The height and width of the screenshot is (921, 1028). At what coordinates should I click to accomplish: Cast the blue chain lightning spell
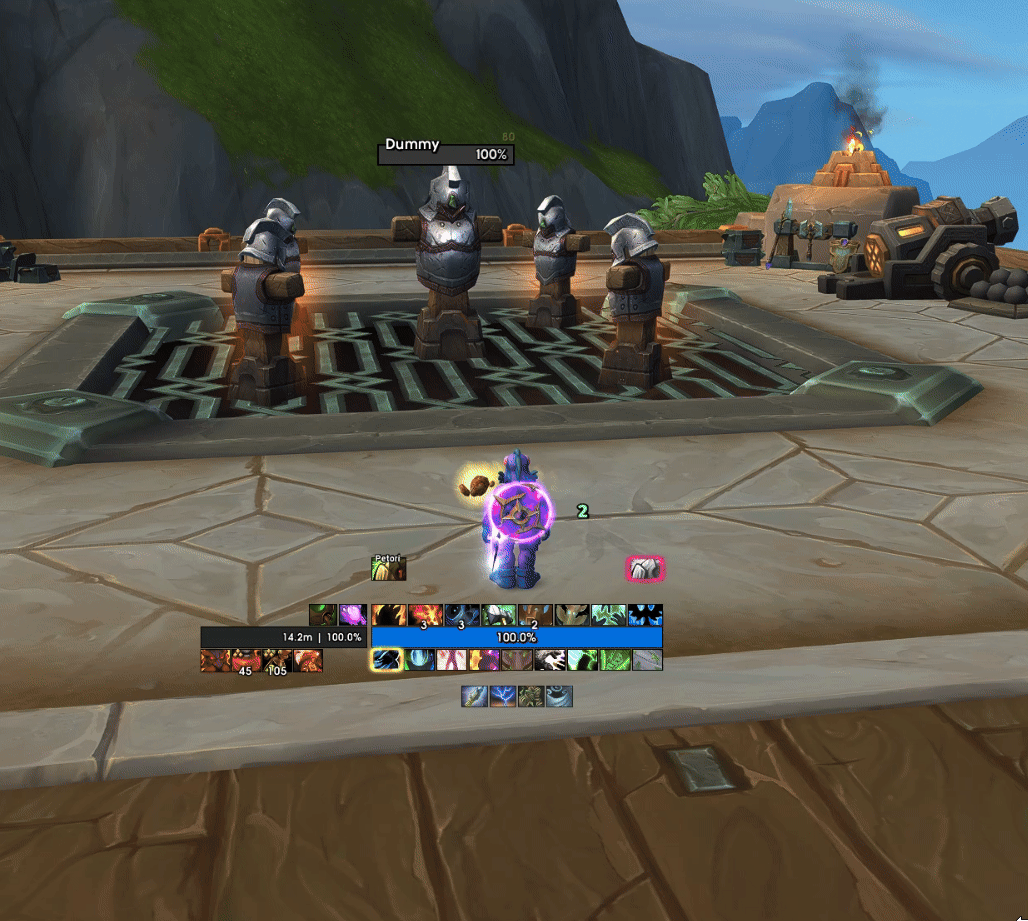[x=503, y=696]
